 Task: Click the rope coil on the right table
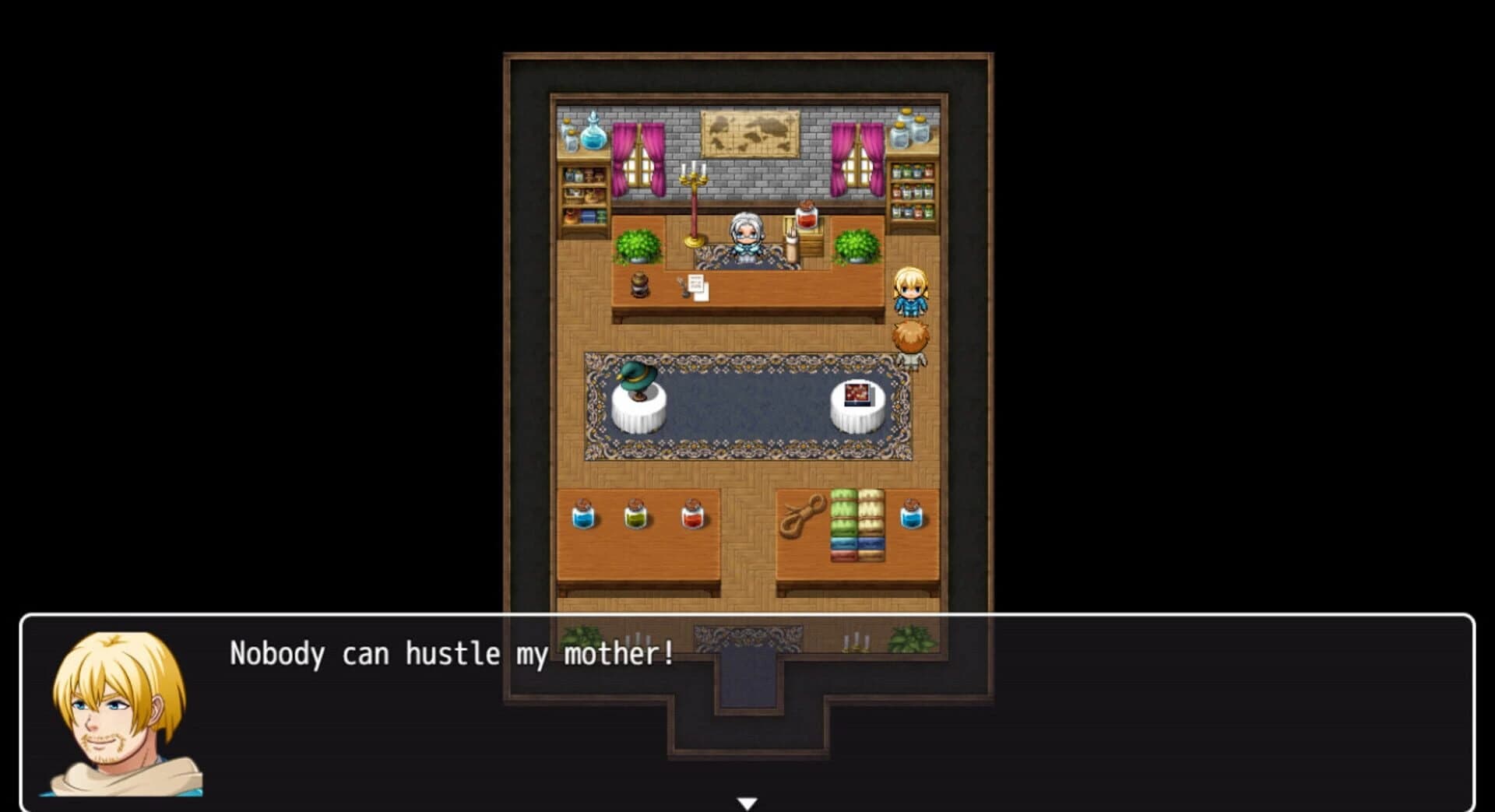click(806, 514)
